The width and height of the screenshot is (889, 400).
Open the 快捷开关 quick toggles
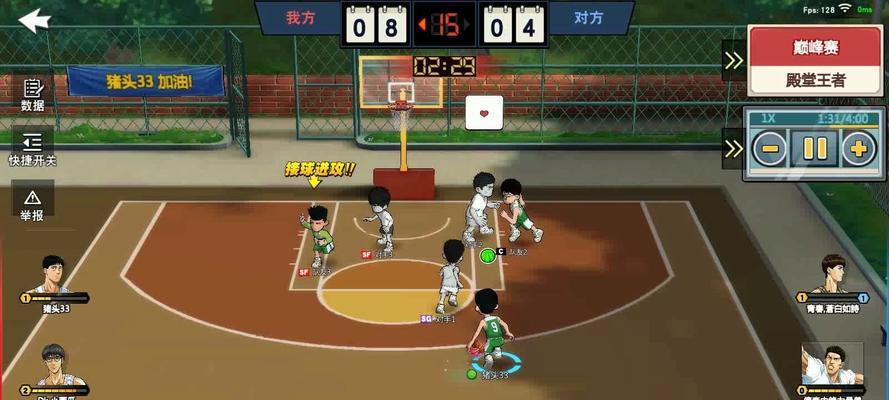tap(32, 147)
